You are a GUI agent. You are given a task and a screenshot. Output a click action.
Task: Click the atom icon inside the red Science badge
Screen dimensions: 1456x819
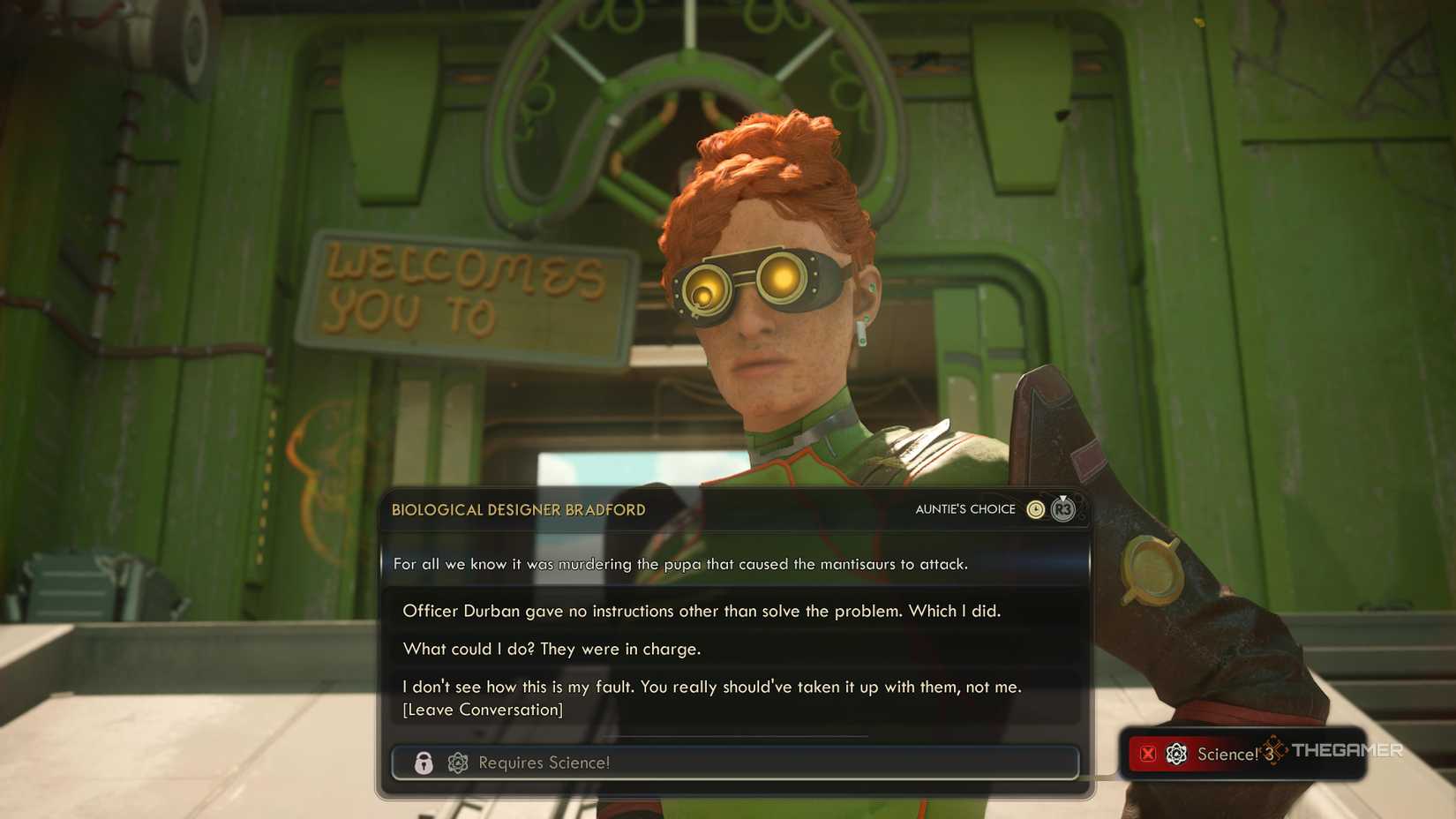1175,755
